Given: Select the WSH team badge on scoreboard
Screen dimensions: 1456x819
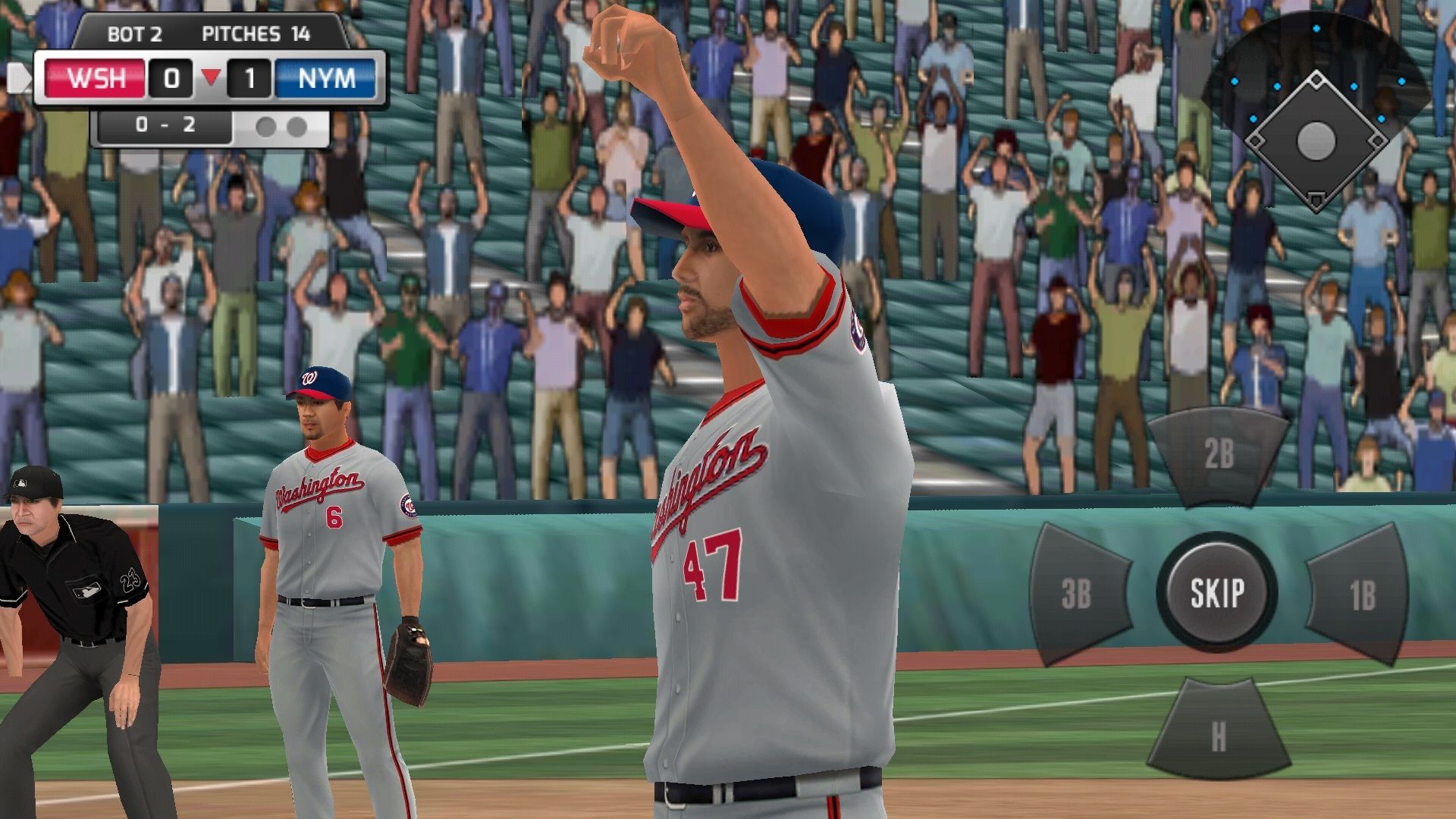Looking at the screenshot, I should 95,78.
